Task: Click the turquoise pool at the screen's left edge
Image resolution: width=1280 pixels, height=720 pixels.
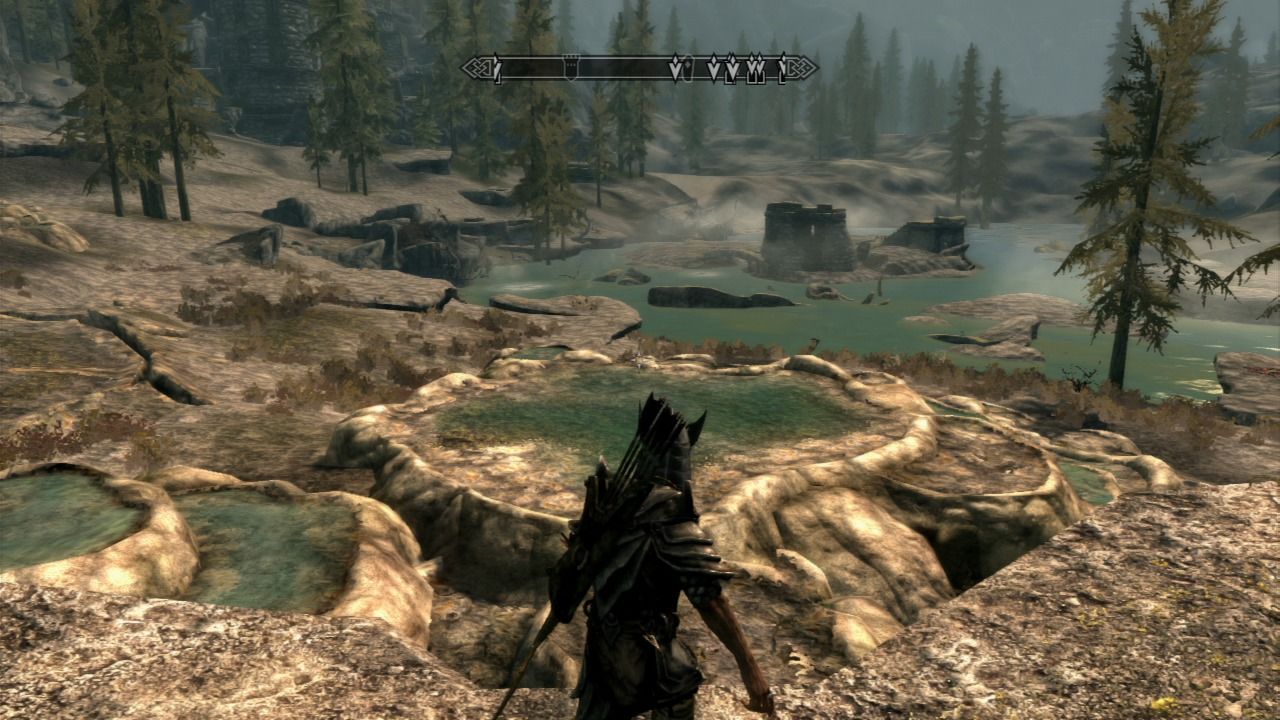Action: click(55, 530)
